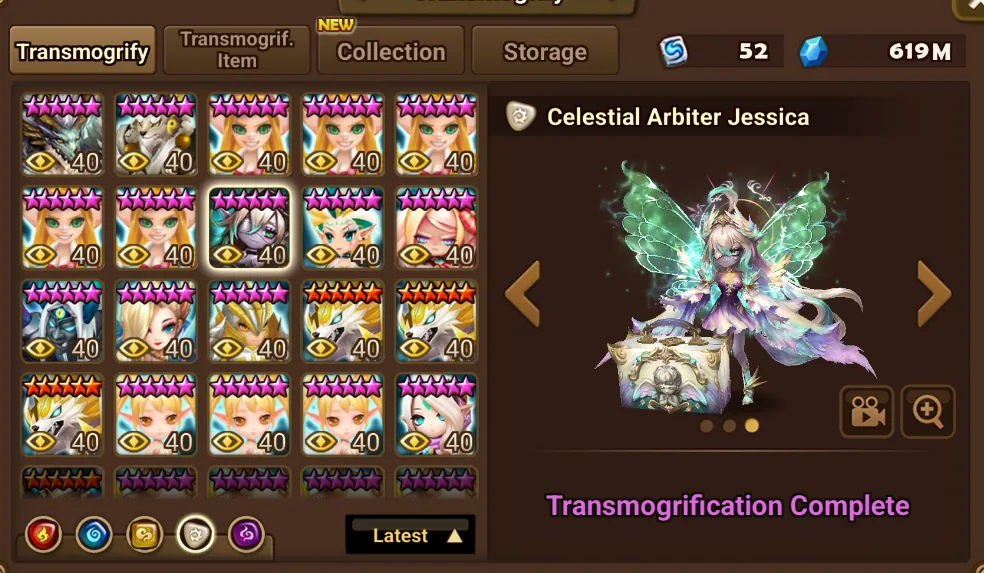The width and height of the screenshot is (984, 573).
Task: Filter monsters by fire attribute
Action: [x=43, y=535]
